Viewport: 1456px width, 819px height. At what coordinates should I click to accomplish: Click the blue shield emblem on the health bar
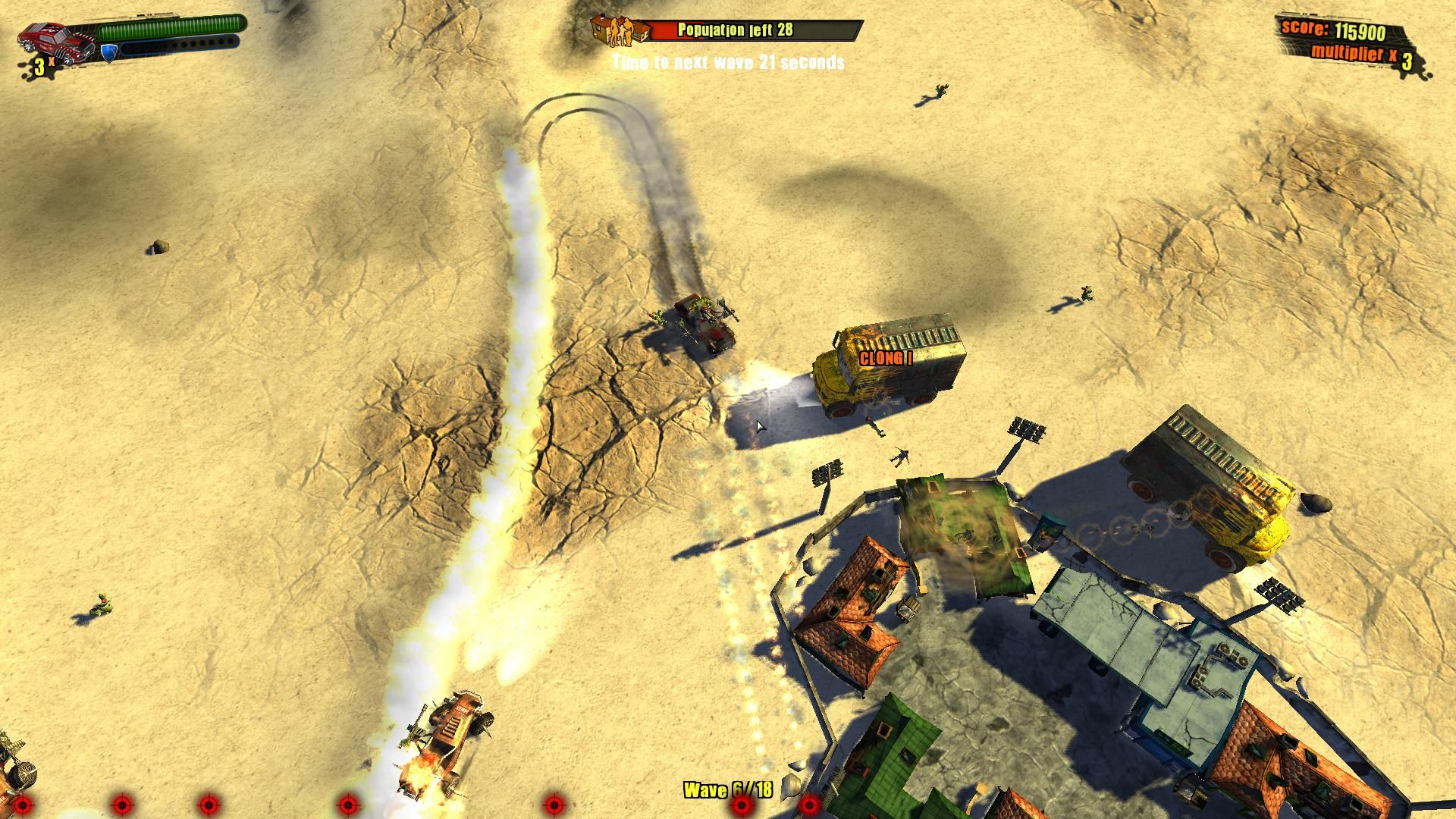108,55
